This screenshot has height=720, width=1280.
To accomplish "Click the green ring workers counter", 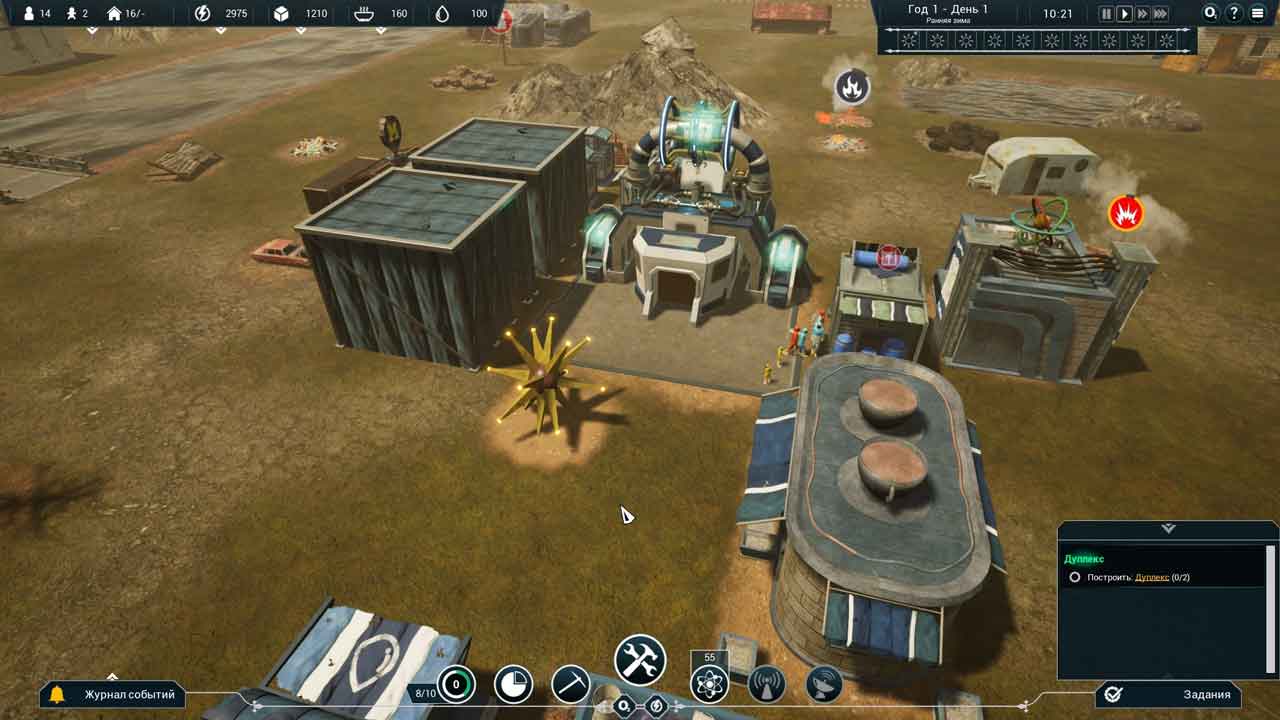I will 456,685.
